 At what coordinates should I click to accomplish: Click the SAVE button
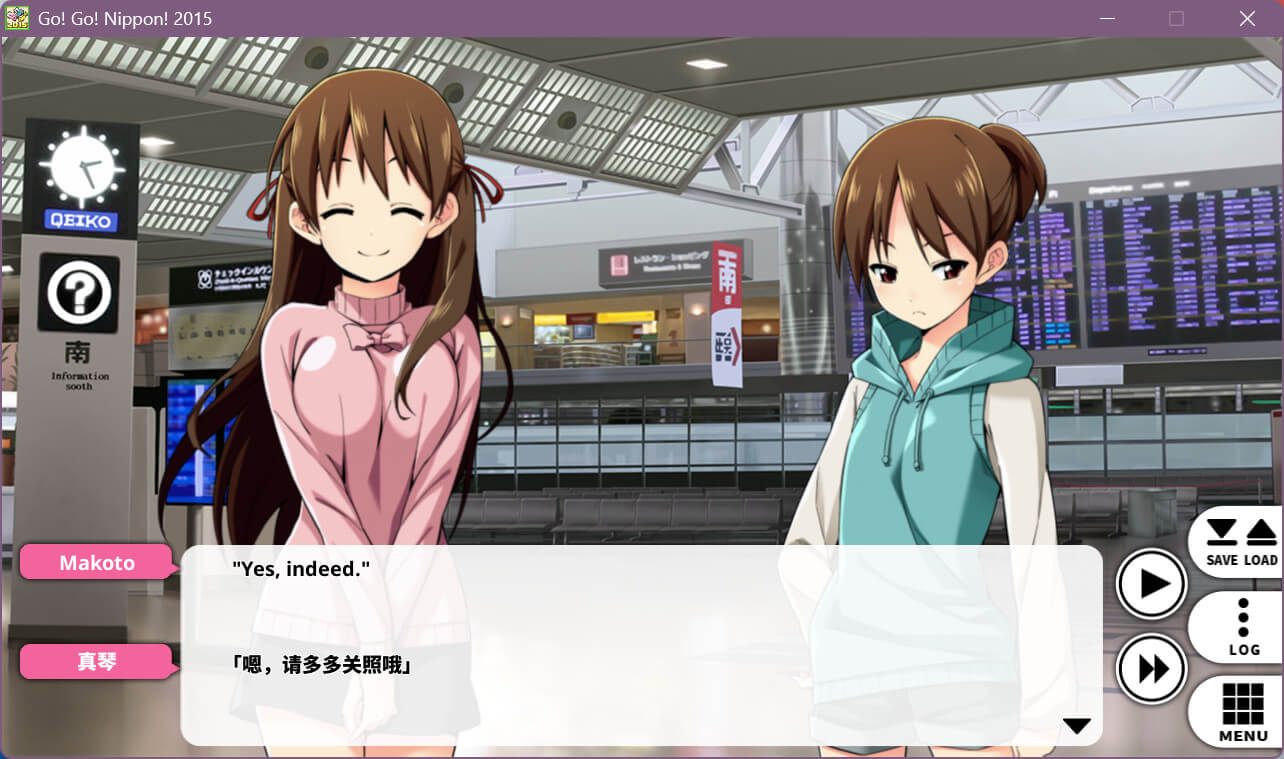(x=1221, y=542)
